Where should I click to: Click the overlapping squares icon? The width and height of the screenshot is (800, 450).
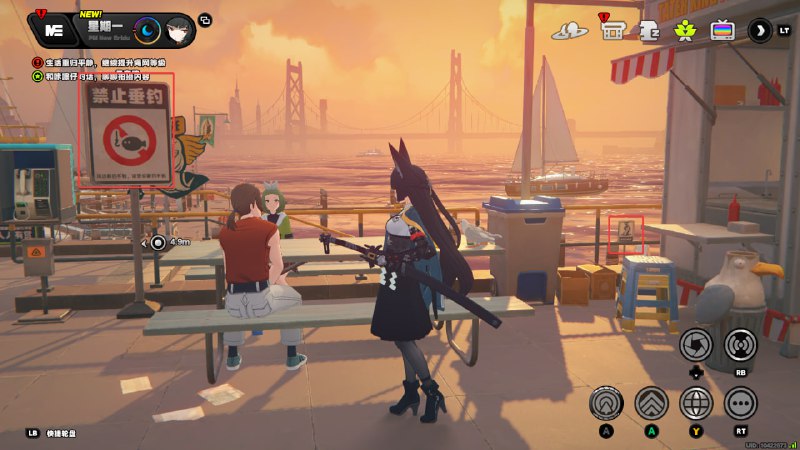pyautogui.click(x=206, y=20)
